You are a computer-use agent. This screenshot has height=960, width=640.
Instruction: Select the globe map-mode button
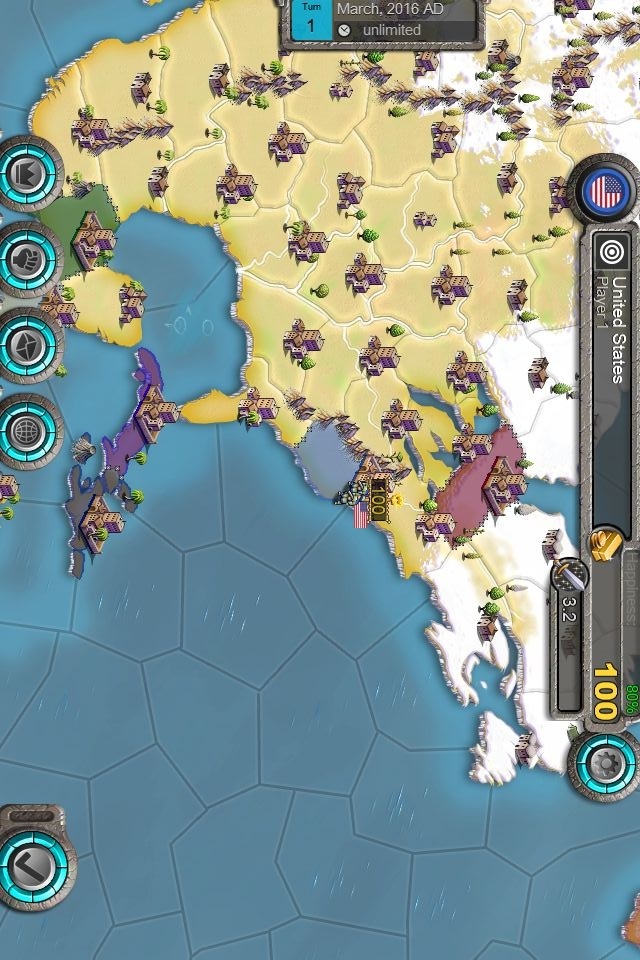[x=27, y=430]
